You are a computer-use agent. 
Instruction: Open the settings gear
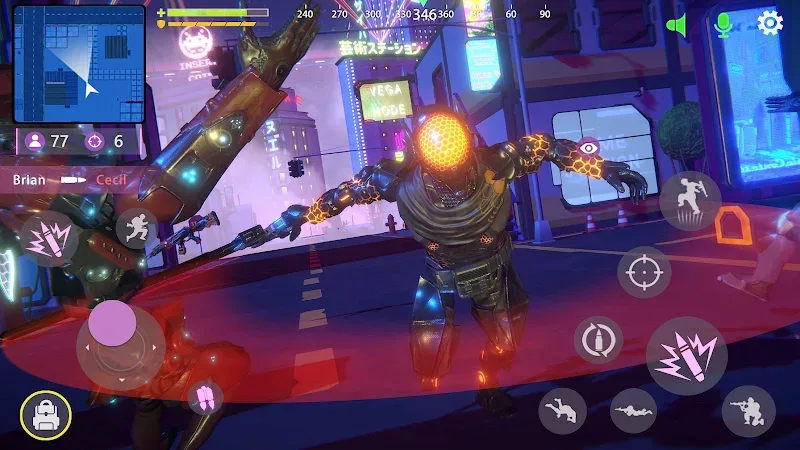pos(770,23)
